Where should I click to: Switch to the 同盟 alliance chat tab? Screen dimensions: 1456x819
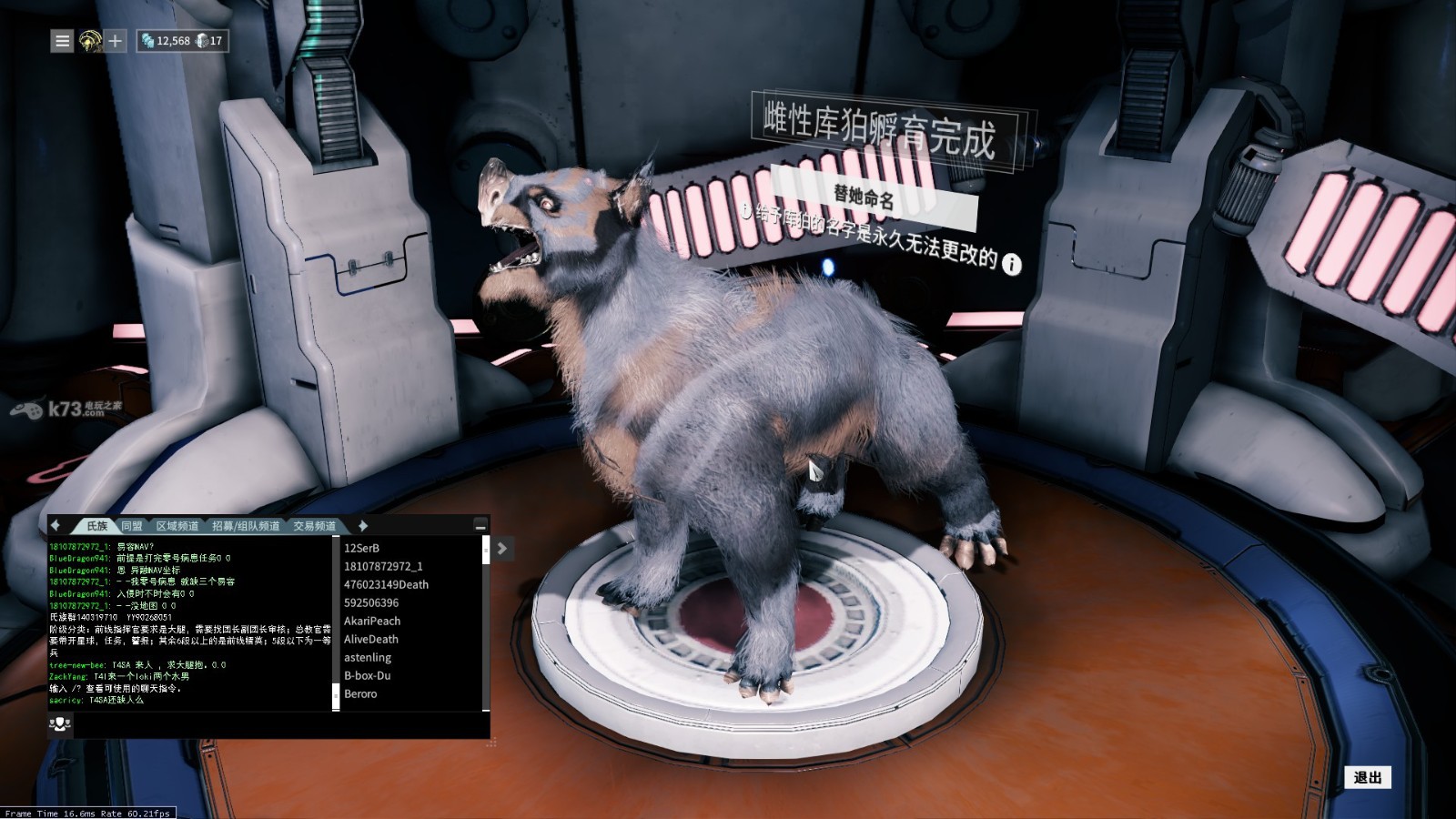click(x=132, y=526)
